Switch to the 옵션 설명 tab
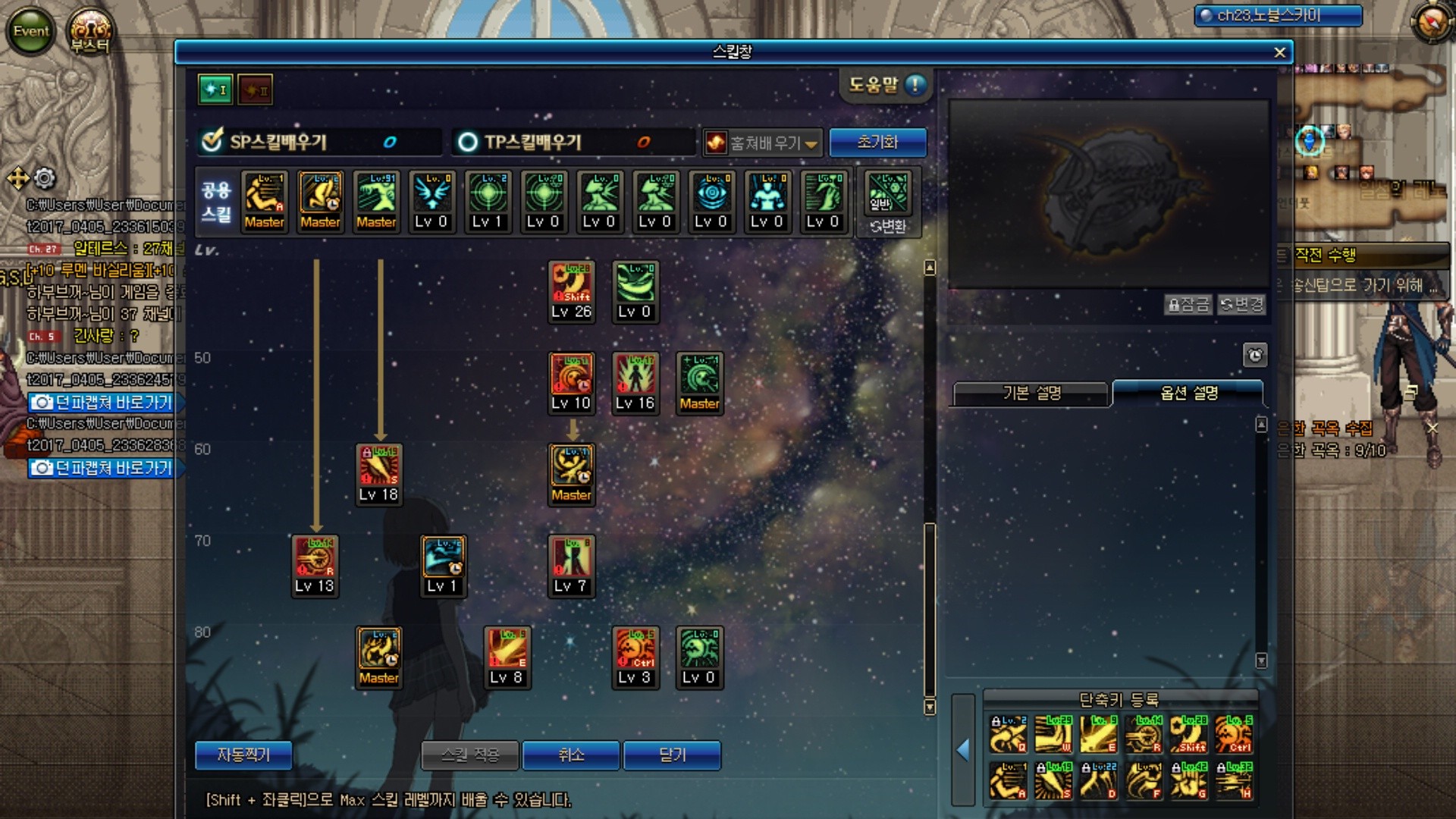 1188,393
